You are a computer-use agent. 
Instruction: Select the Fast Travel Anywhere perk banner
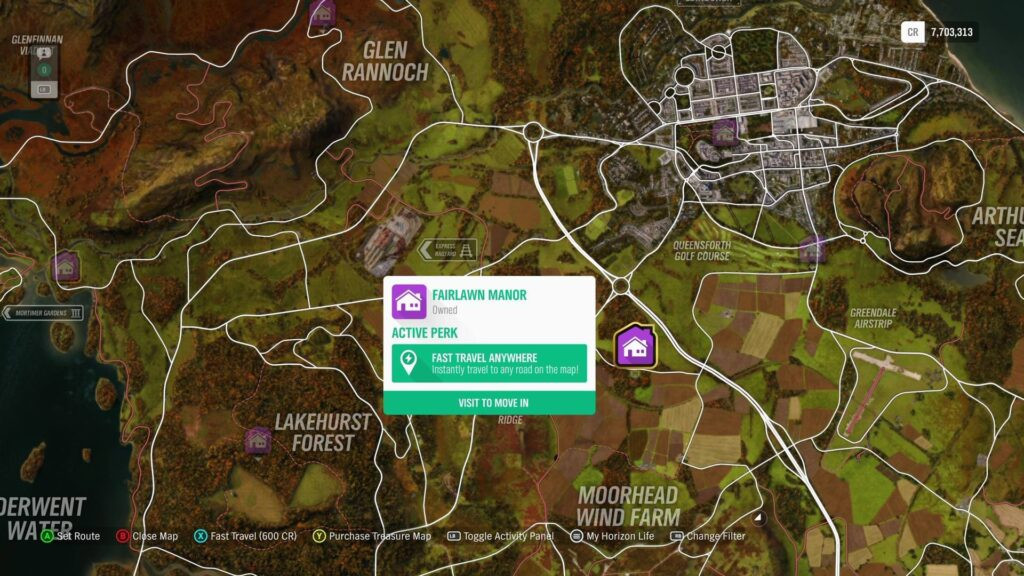click(489, 363)
